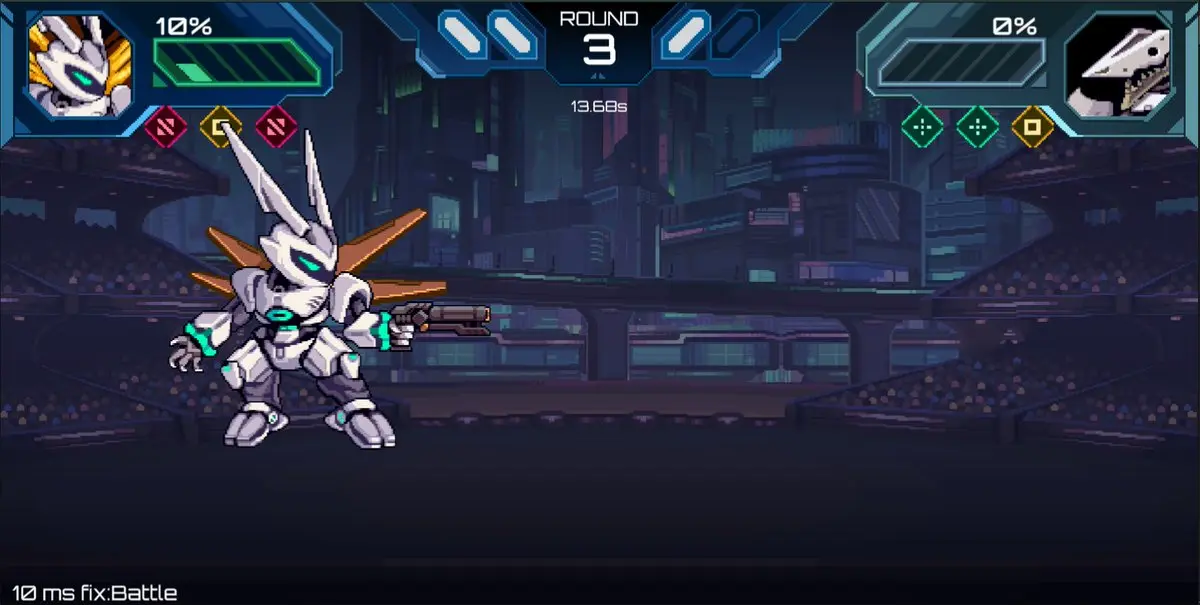
Task: Activate the yellow square skill beside red icons
Action: coord(220,127)
